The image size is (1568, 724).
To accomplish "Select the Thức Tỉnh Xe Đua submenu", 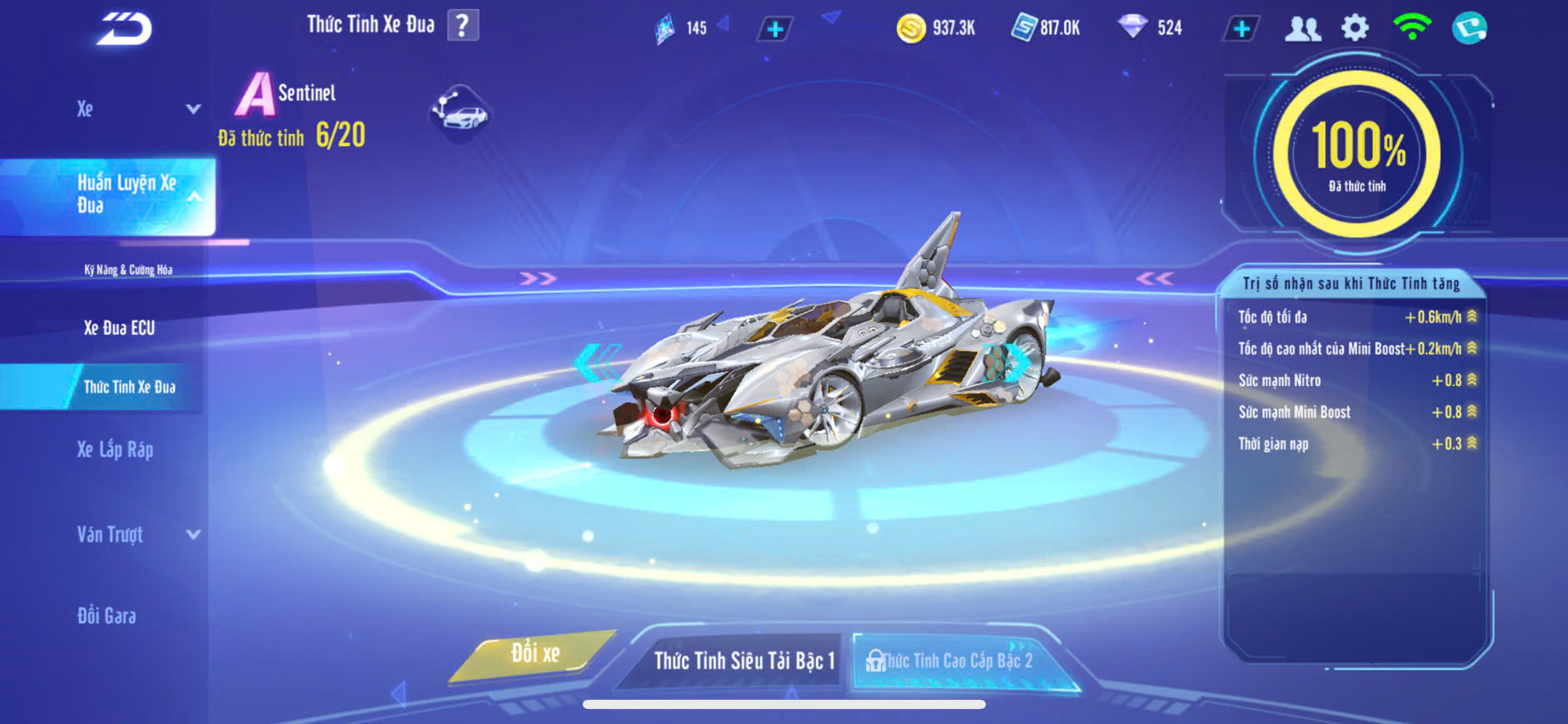I will tap(129, 387).
